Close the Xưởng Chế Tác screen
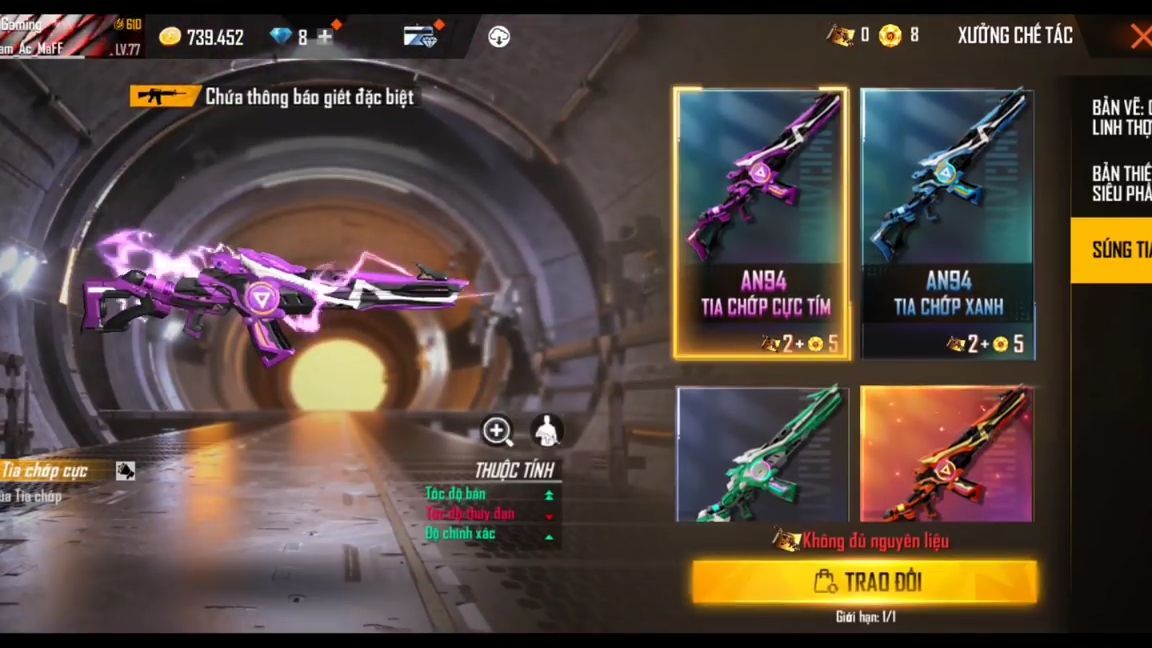The height and width of the screenshot is (648, 1152). click(1140, 37)
